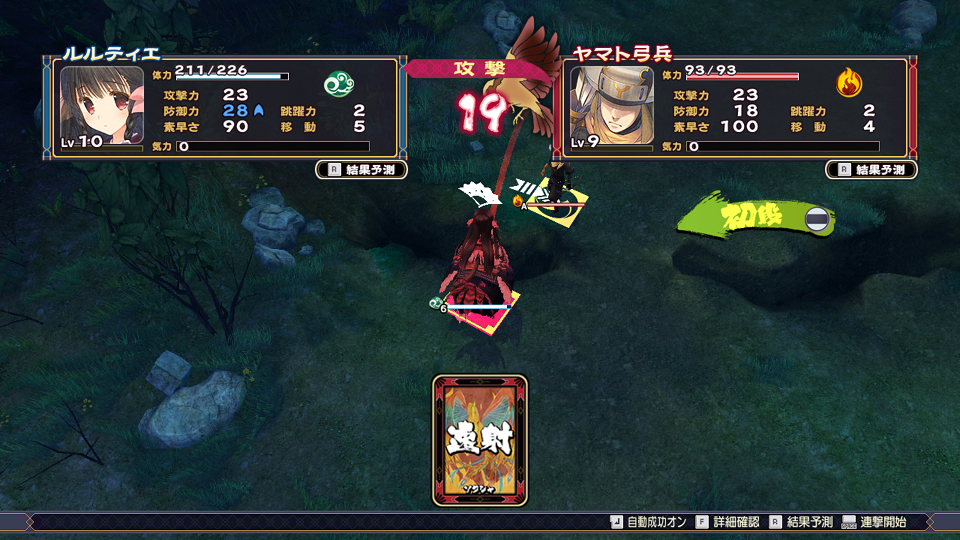Click ヤマト弓兵's fire element icon
Viewport: 960px width, 540px height.
point(849,83)
